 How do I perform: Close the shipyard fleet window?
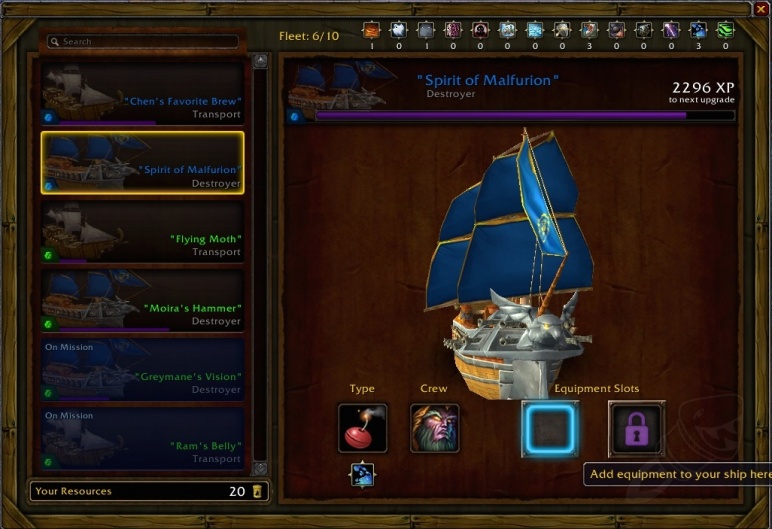click(x=761, y=9)
